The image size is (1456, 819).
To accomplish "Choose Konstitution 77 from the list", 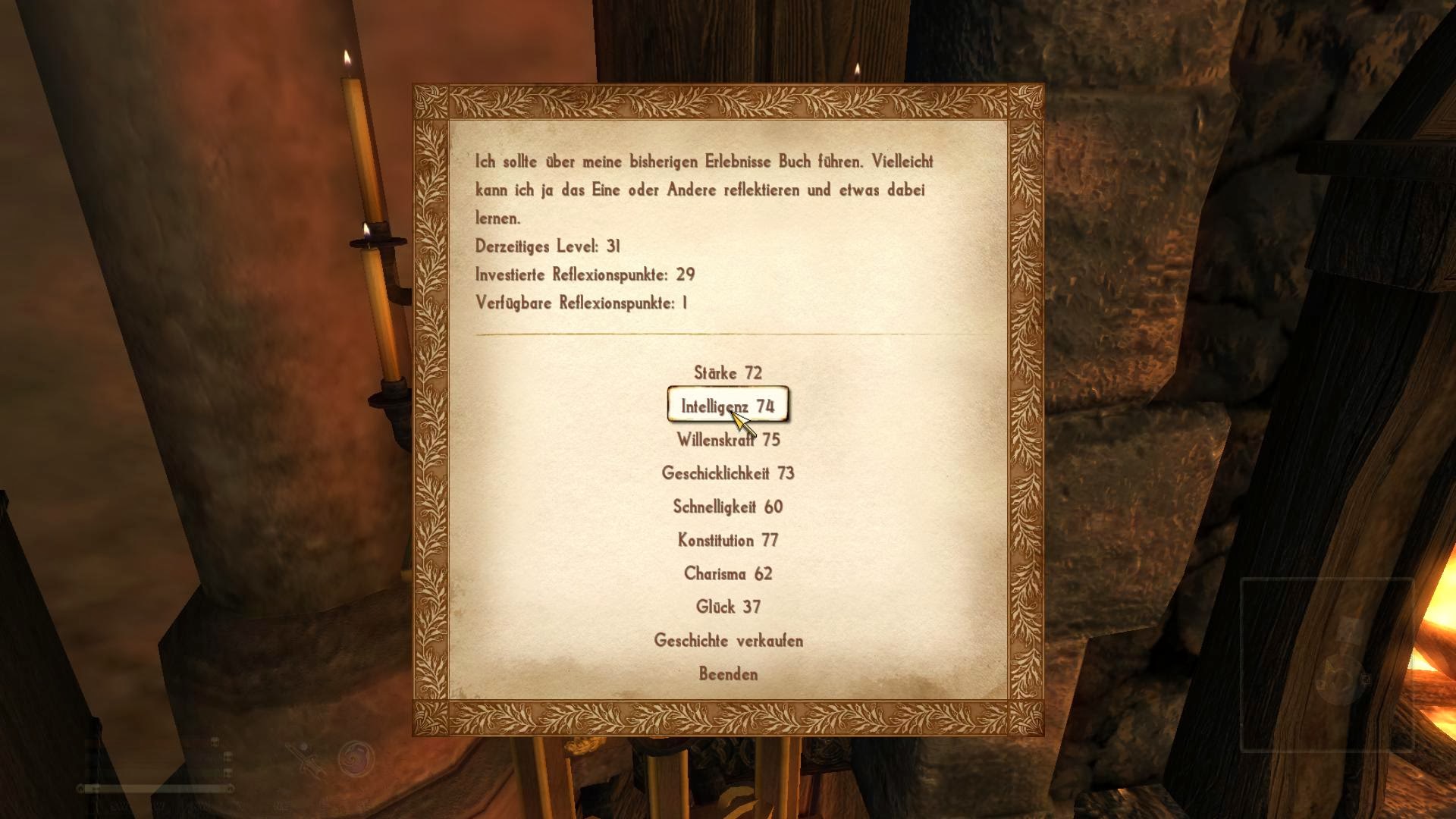I will click(728, 540).
